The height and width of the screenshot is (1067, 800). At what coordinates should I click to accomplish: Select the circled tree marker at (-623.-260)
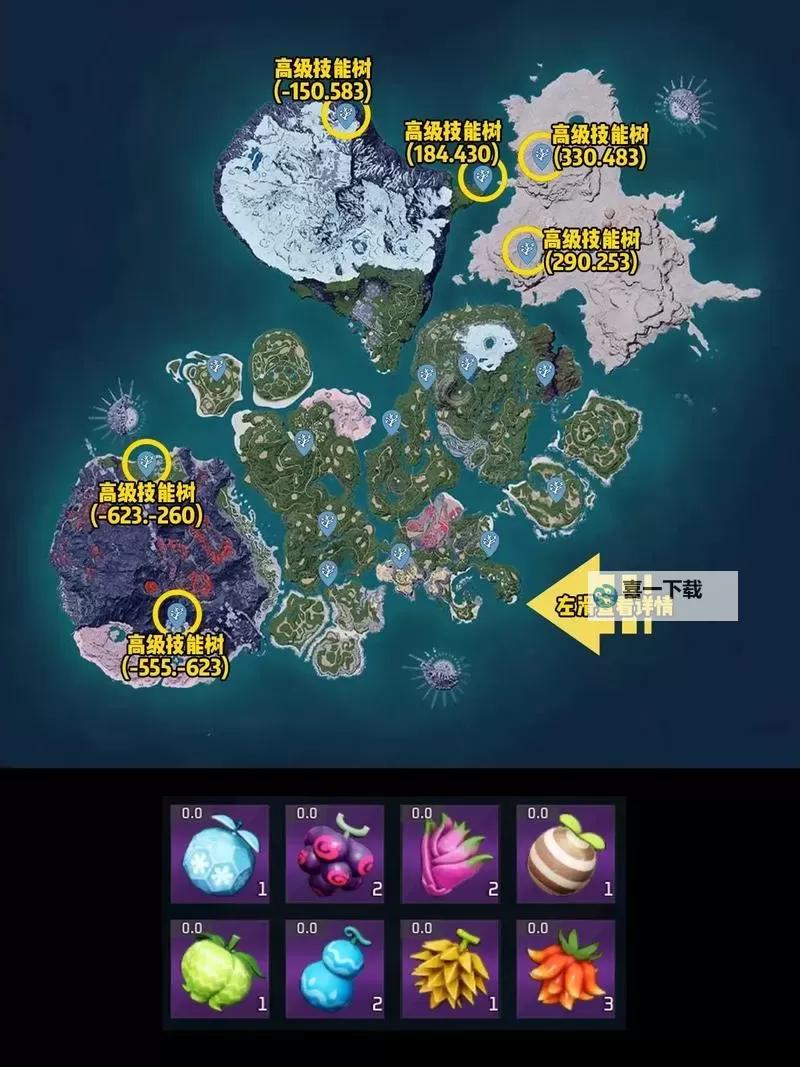click(147, 462)
